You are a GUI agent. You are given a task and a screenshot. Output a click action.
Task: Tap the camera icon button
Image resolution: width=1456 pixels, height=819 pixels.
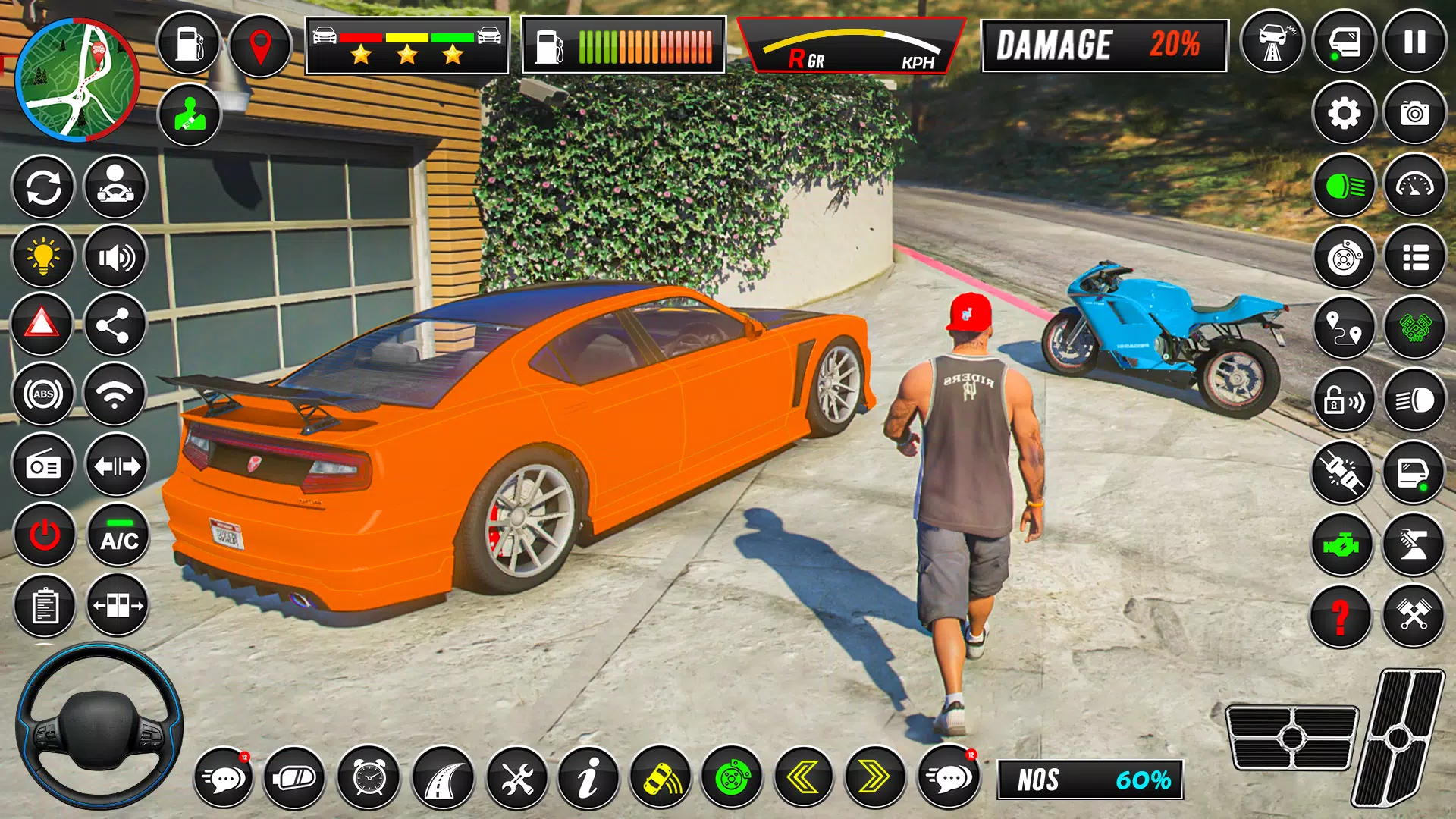[x=1414, y=114]
